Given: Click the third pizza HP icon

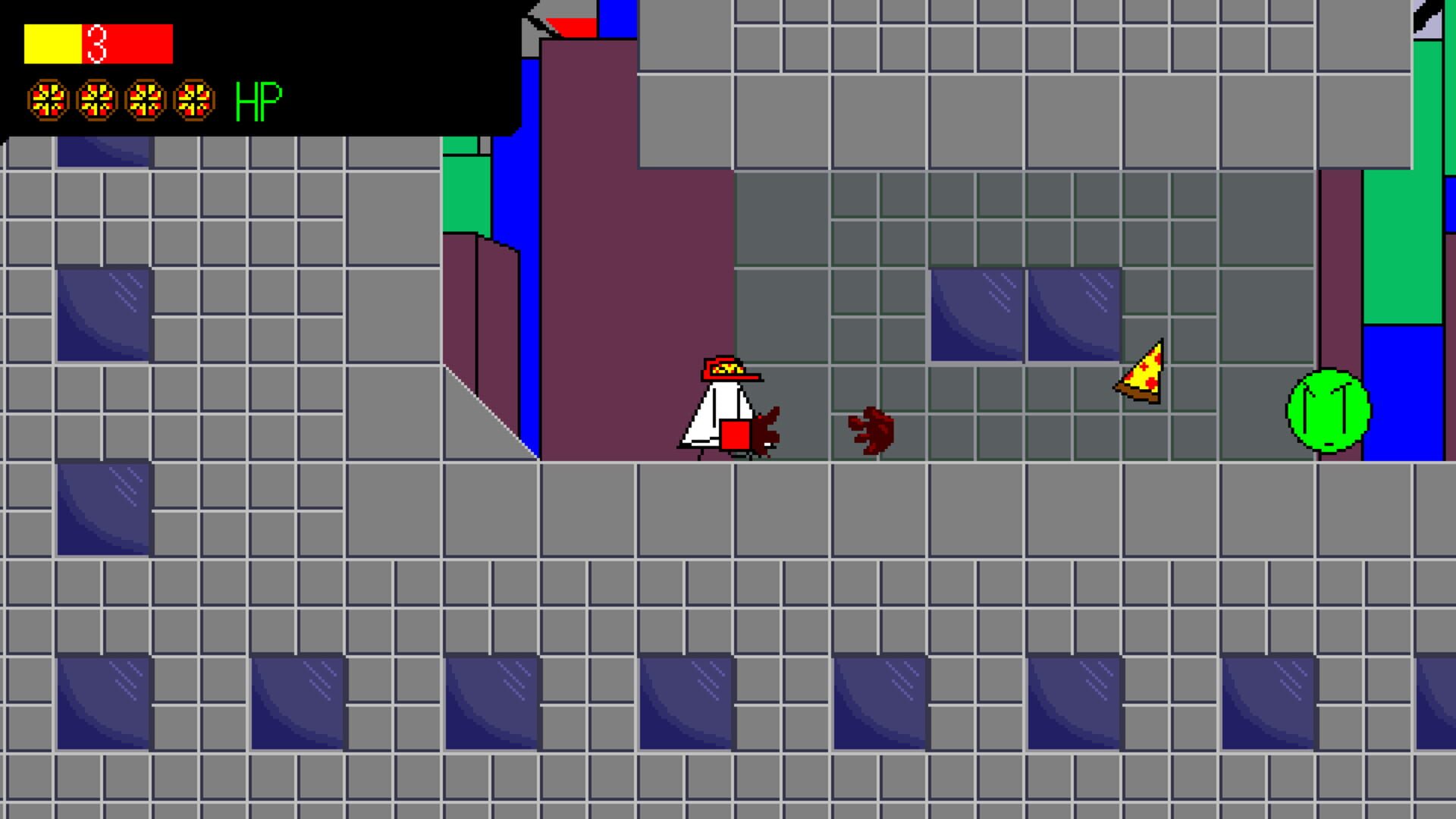Looking at the screenshot, I should pos(146,99).
